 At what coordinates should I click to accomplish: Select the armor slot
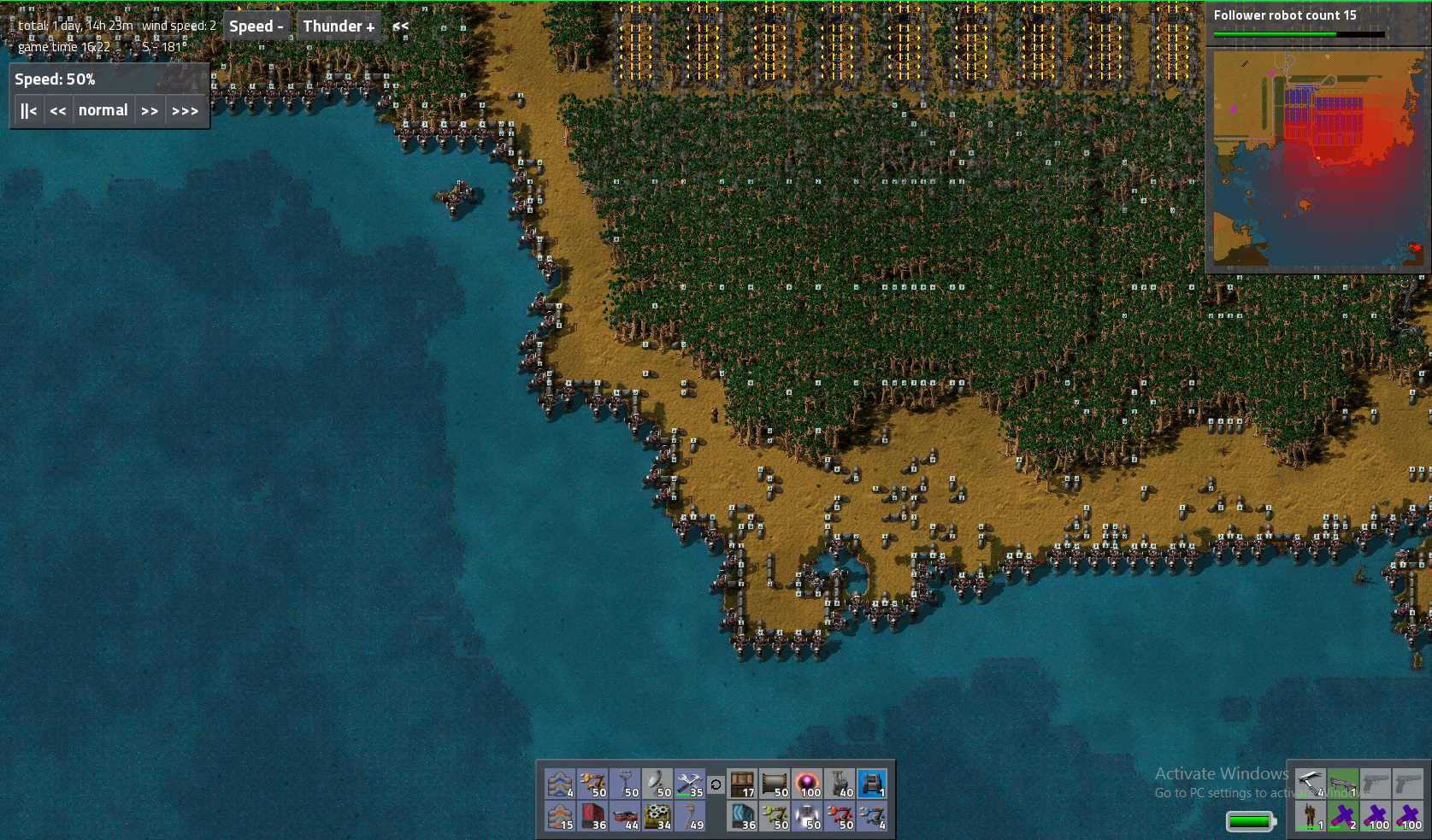coord(1310,816)
